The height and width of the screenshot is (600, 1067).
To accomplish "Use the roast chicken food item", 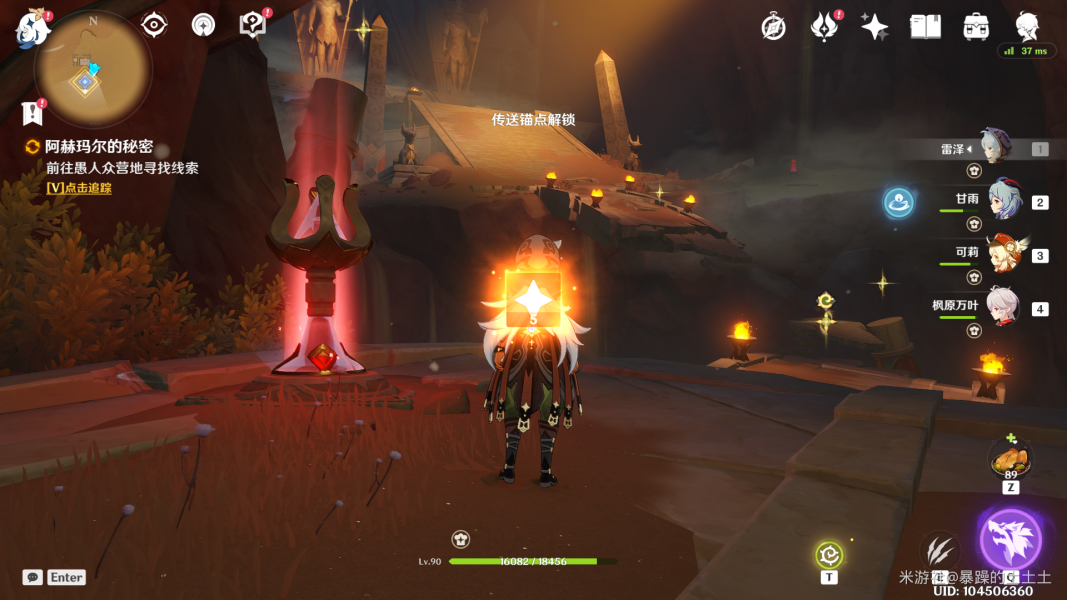I will coord(1010,460).
